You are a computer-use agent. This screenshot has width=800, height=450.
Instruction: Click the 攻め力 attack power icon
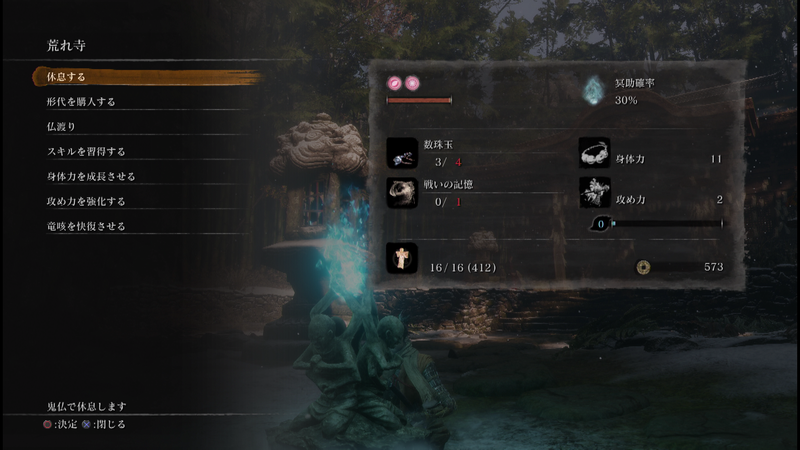tap(594, 192)
